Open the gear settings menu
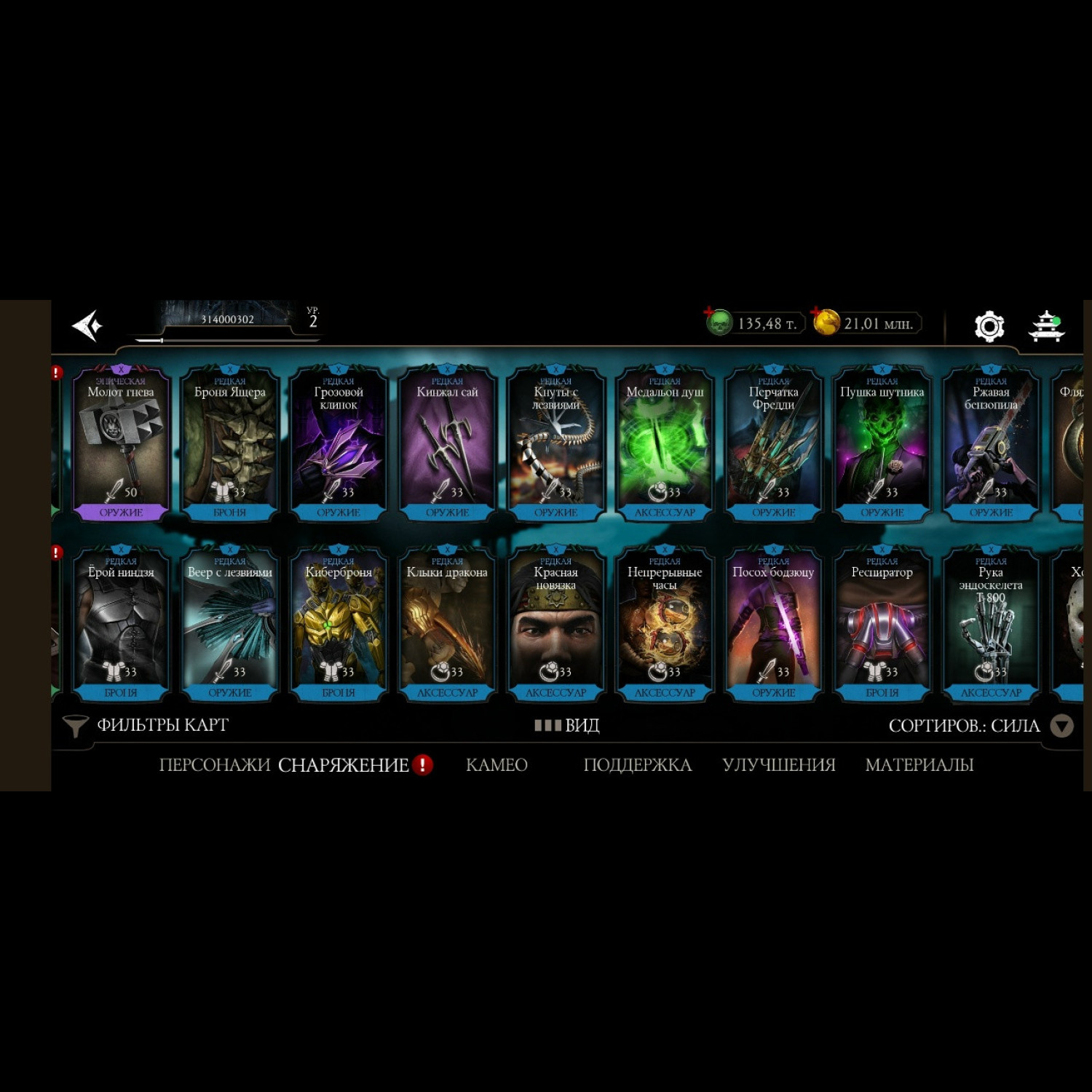Image resolution: width=1092 pixels, height=1092 pixels. pyautogui.click(x=989, y=326)
